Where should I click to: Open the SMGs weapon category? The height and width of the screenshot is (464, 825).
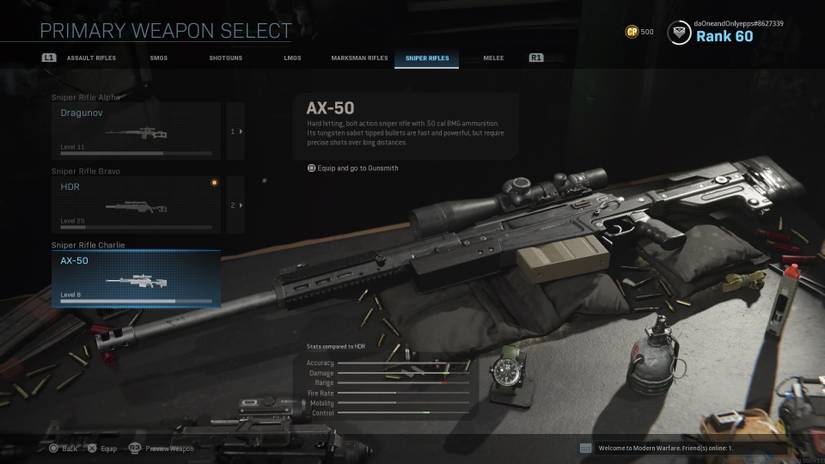coord(159,58)
